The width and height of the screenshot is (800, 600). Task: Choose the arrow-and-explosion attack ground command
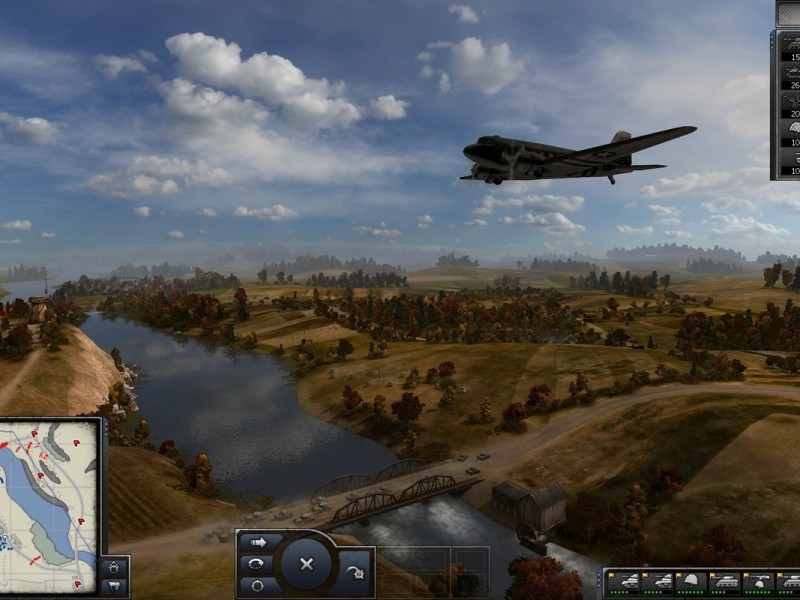[357, 574]
